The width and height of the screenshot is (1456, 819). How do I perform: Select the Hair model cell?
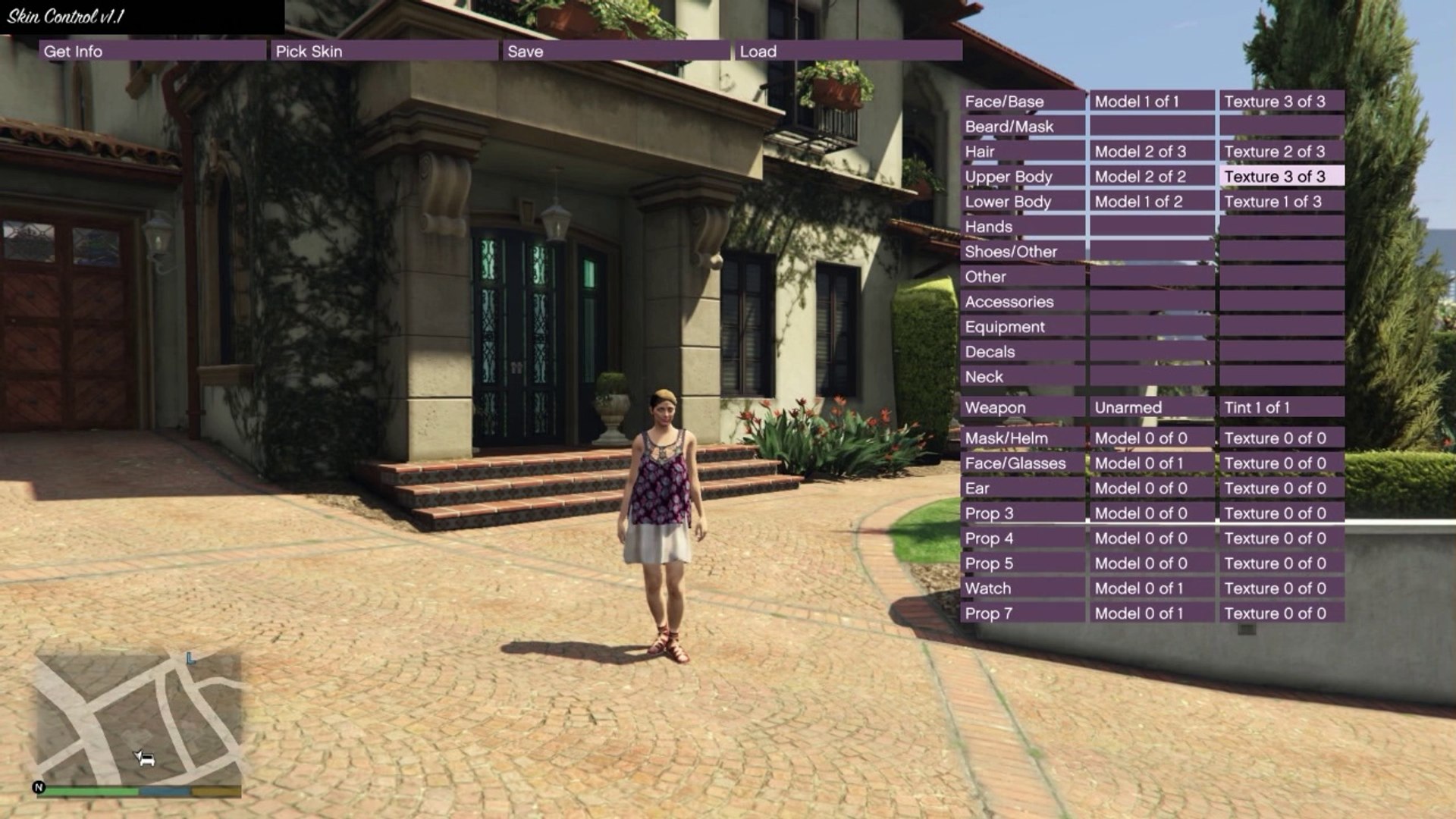(1152, 151)
